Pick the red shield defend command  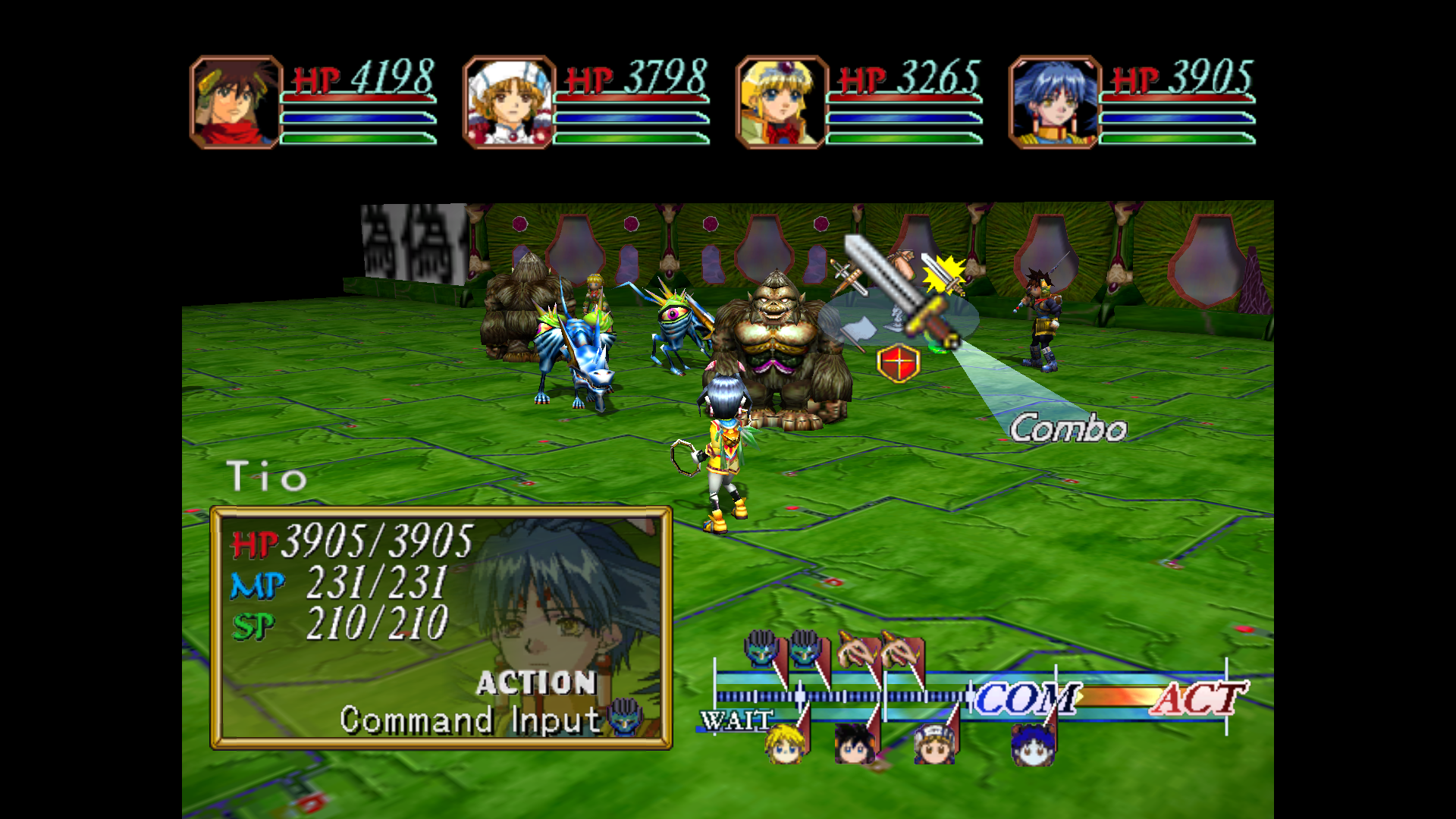click(899, 363)
